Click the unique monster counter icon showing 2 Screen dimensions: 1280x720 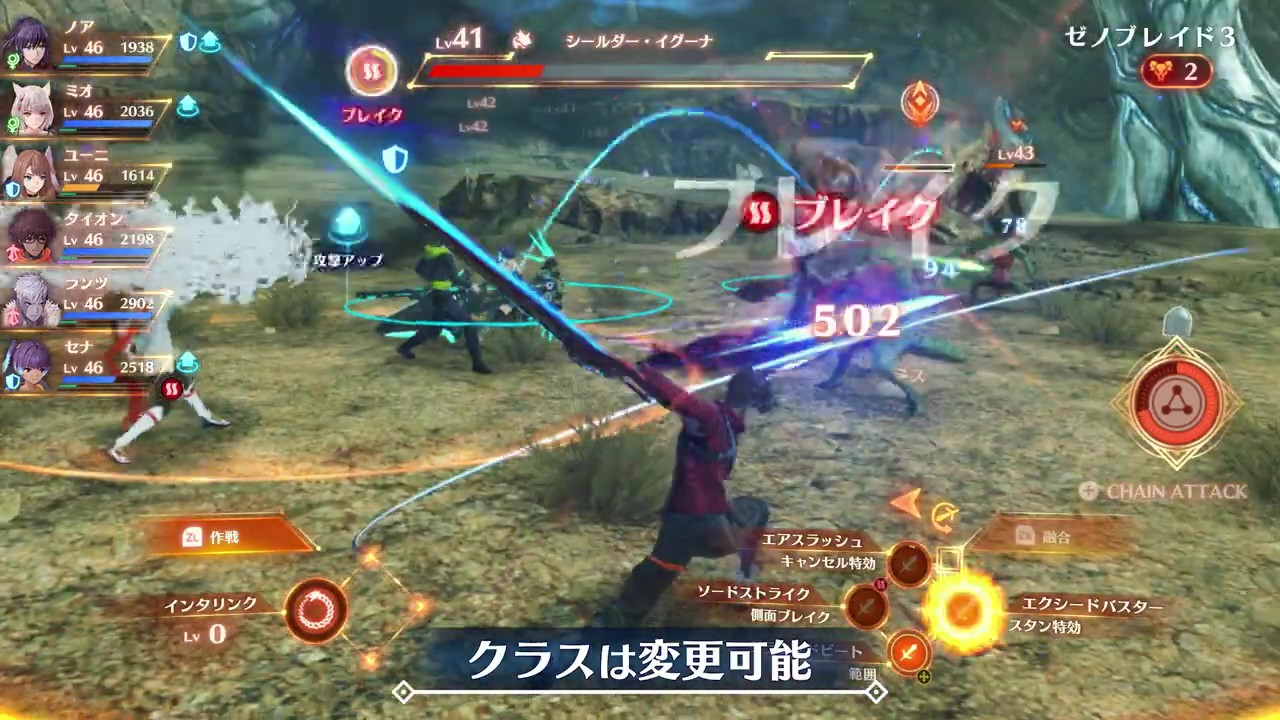click(1176, 71)
